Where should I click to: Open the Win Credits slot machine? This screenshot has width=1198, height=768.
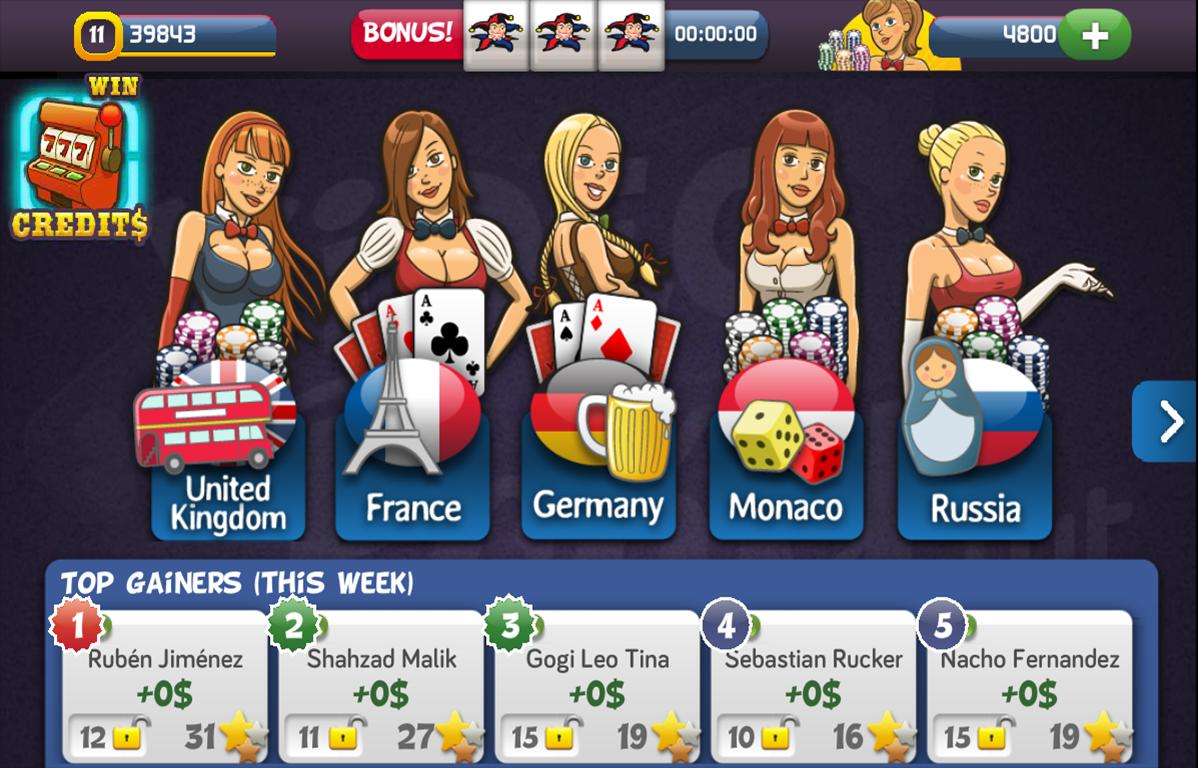(x=80, y=160)
